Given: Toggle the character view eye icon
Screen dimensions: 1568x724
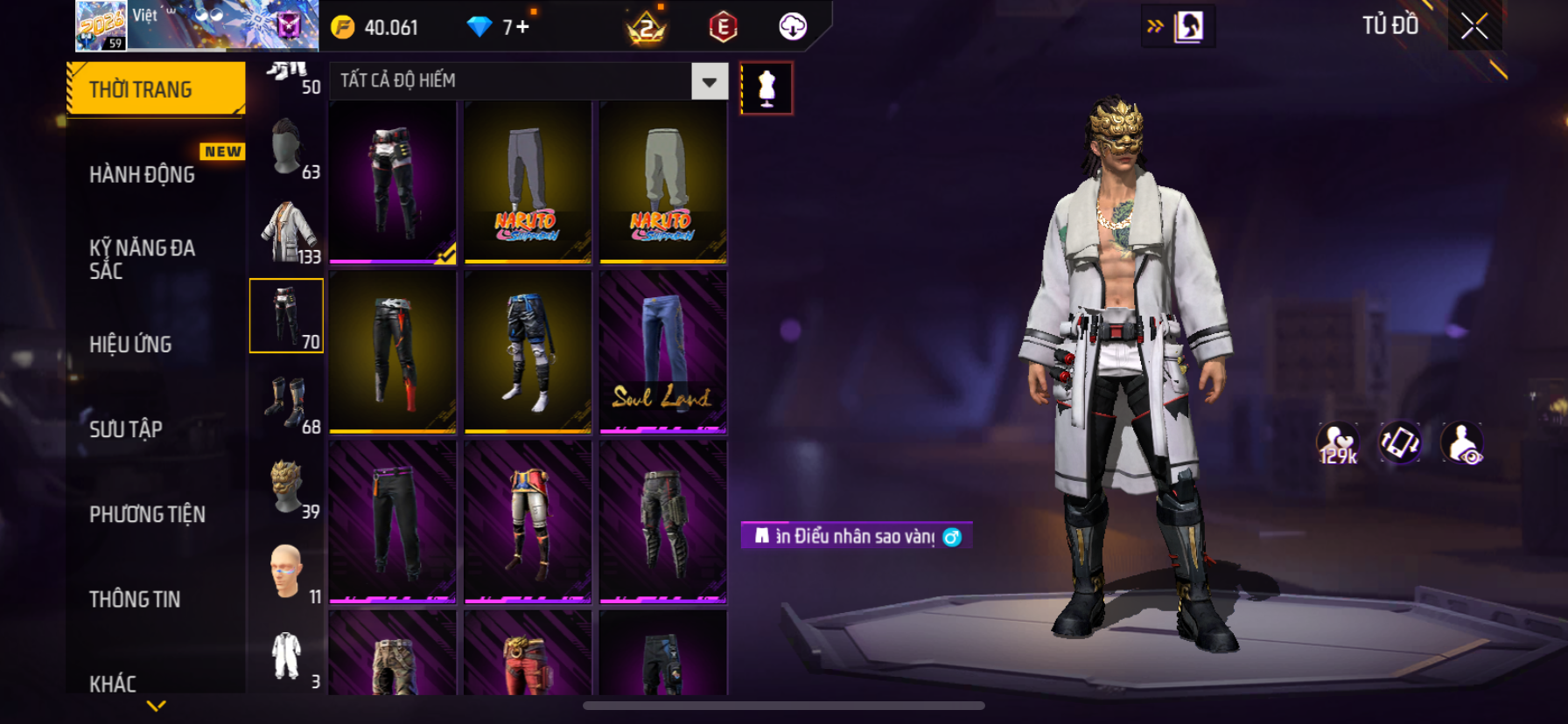Looking at the screenshot, I should tap(1462, 443).
